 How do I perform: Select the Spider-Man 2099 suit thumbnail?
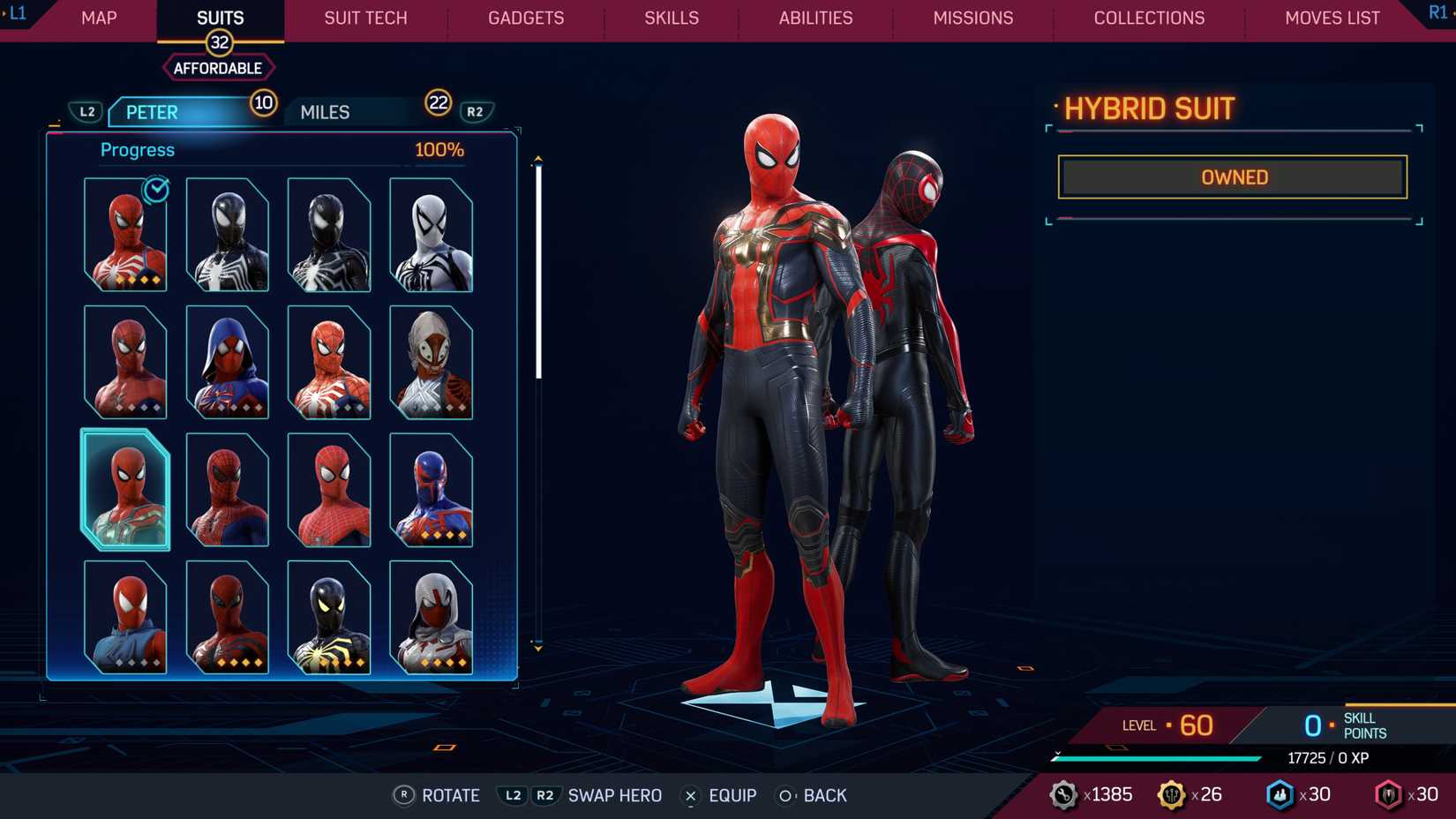point(432,489)
